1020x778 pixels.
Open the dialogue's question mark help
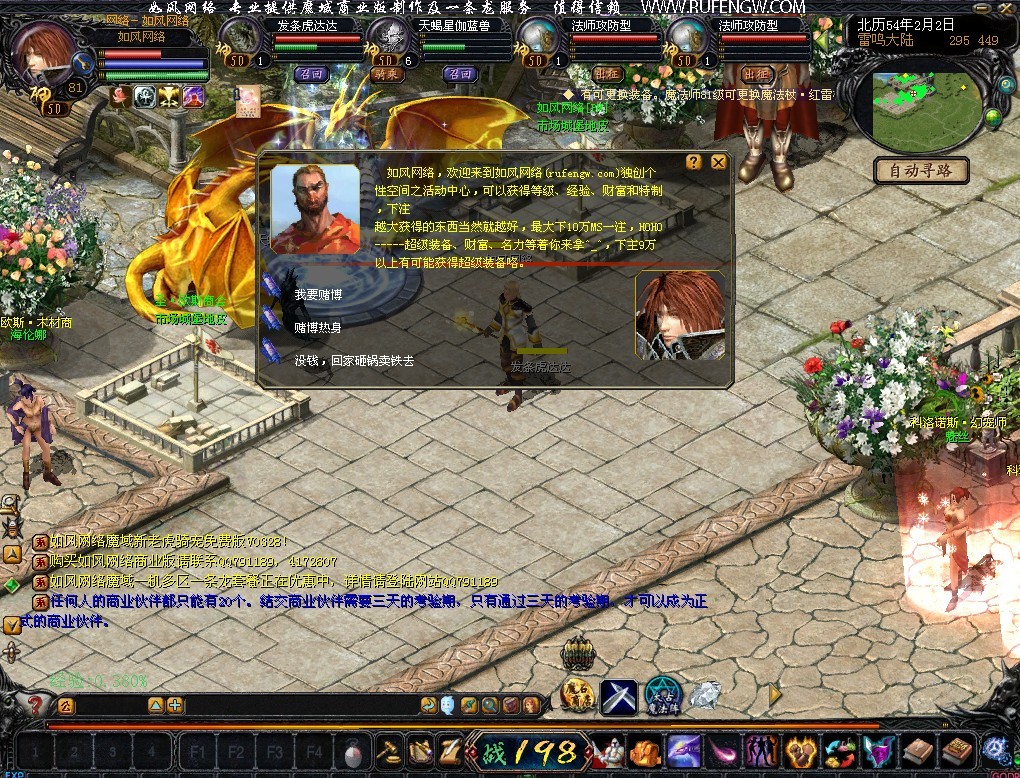click(x=694, y=162)
